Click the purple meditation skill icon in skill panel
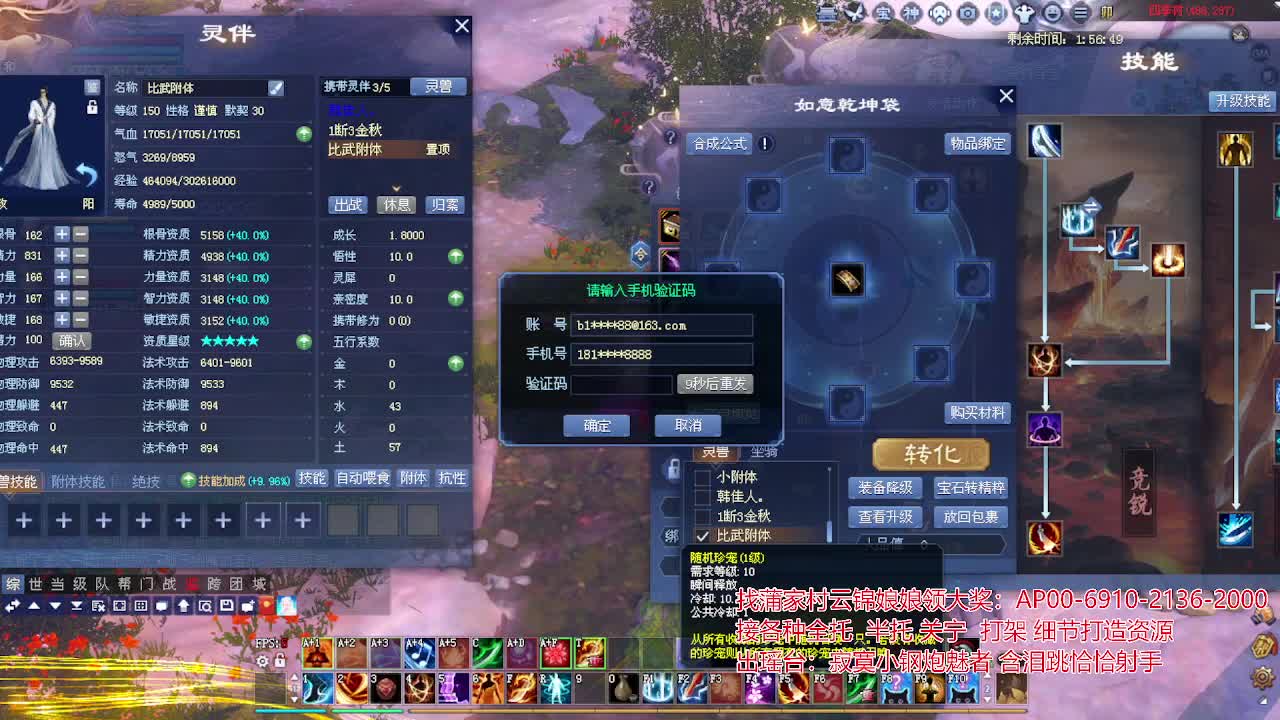 tap(1042, 430)
